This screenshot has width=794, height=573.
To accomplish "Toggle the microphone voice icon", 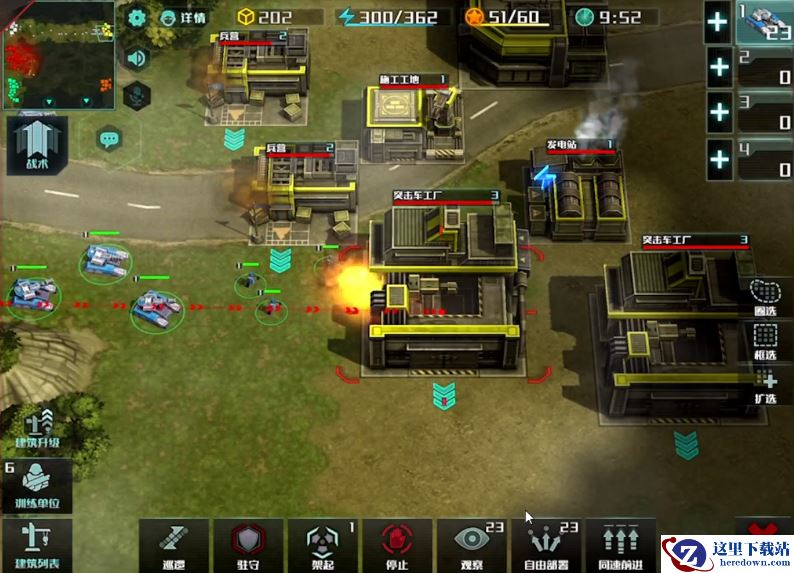I will [137, 96].
